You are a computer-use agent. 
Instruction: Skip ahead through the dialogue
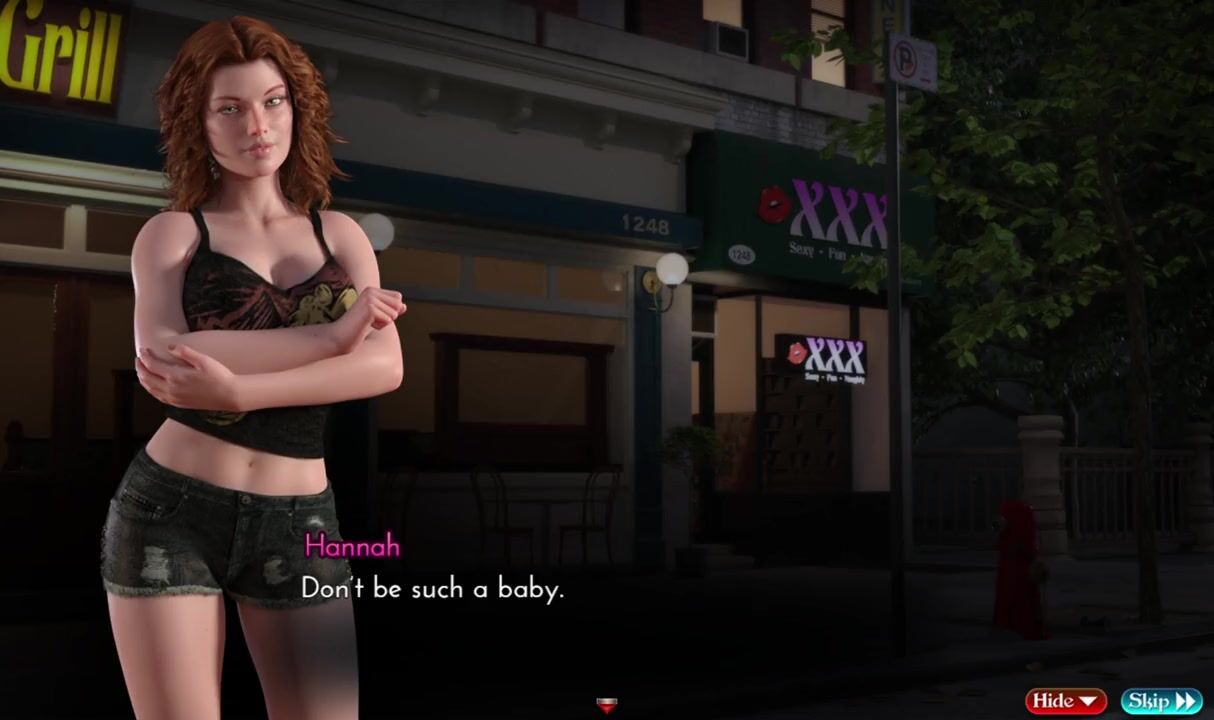tap(1160, 701)
